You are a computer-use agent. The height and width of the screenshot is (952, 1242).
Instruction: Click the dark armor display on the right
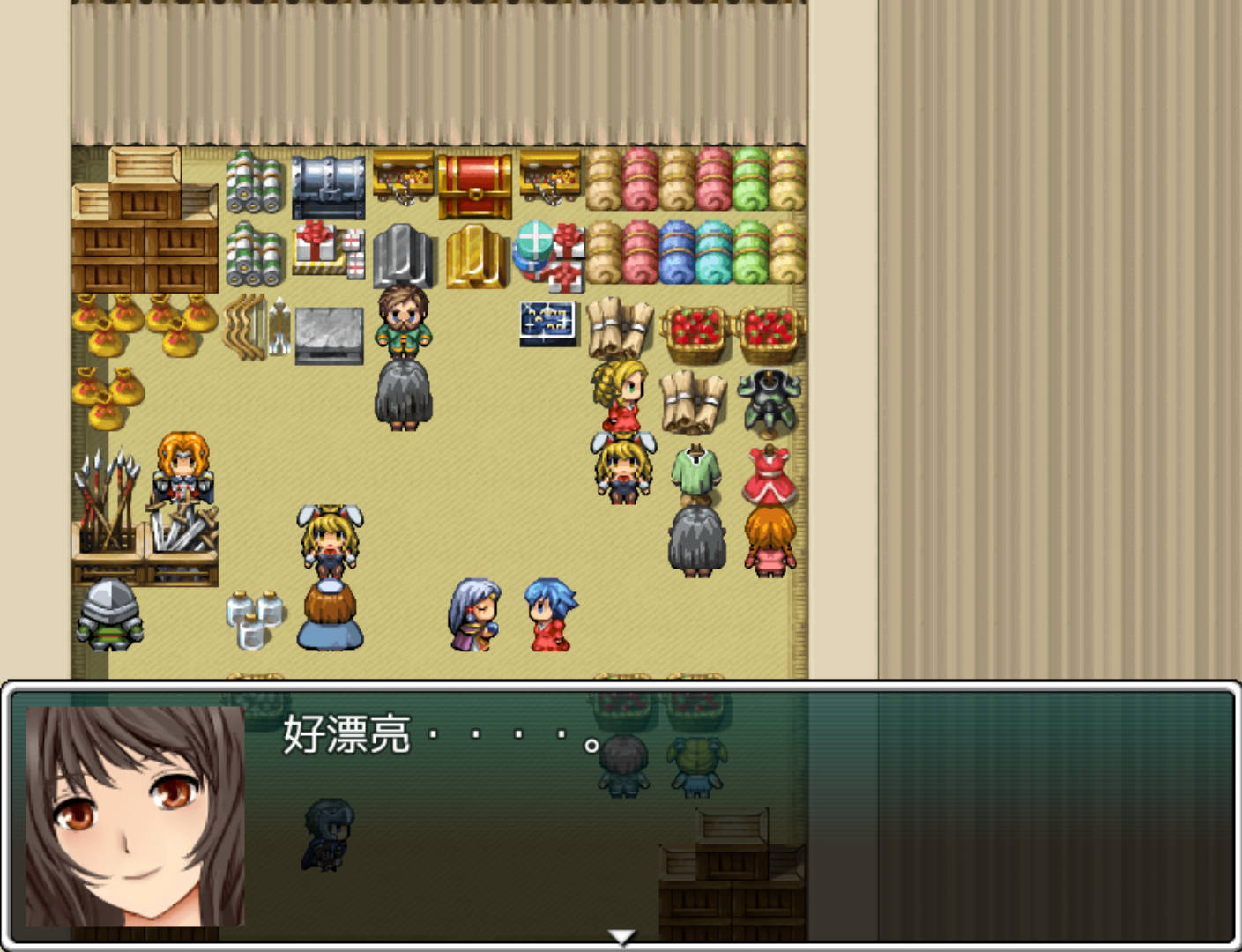tap(766, 398)
